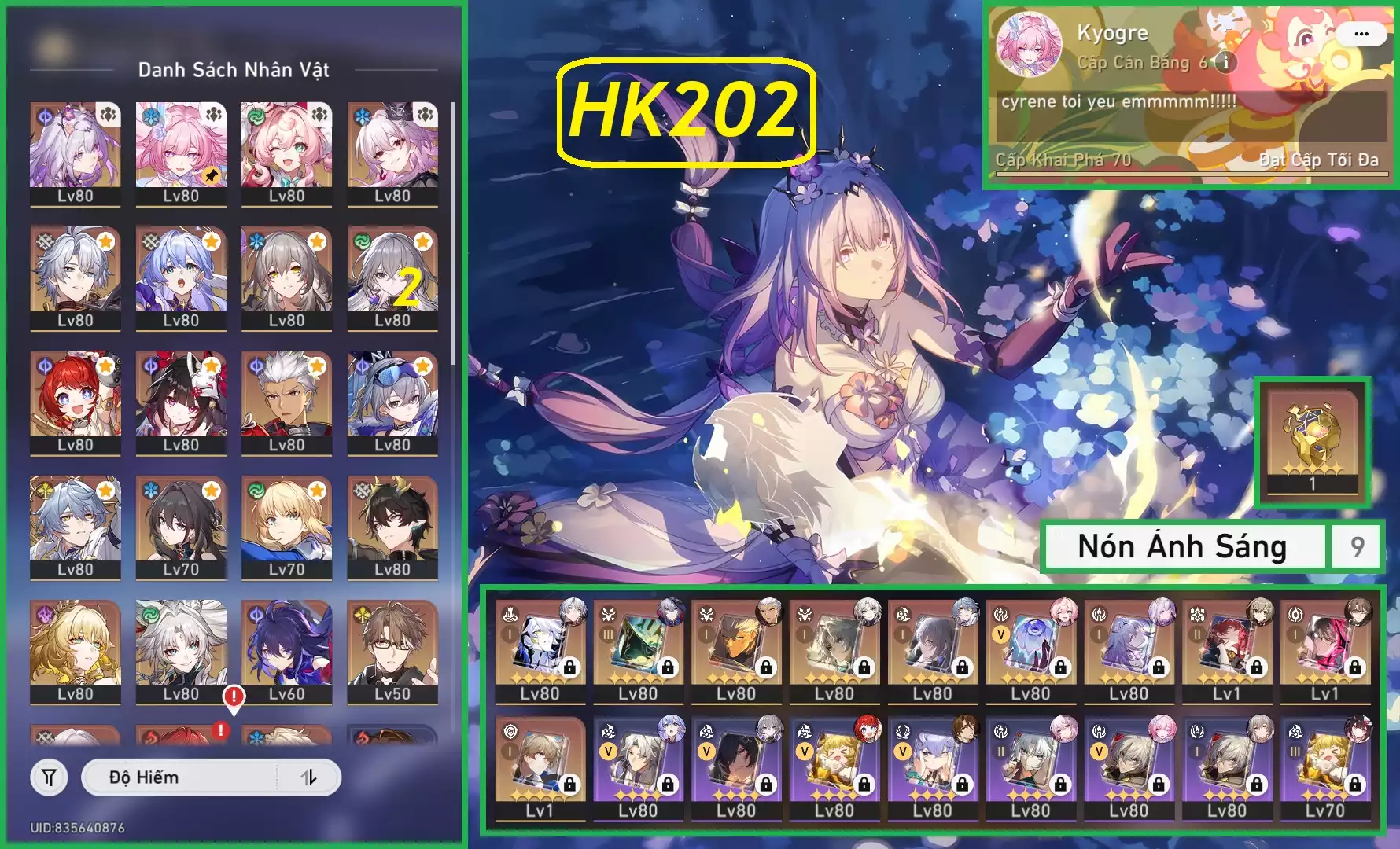Click the info icon beside Cấp Cân Bằng
The image size is (1400, 849).
click(1225, 62)
